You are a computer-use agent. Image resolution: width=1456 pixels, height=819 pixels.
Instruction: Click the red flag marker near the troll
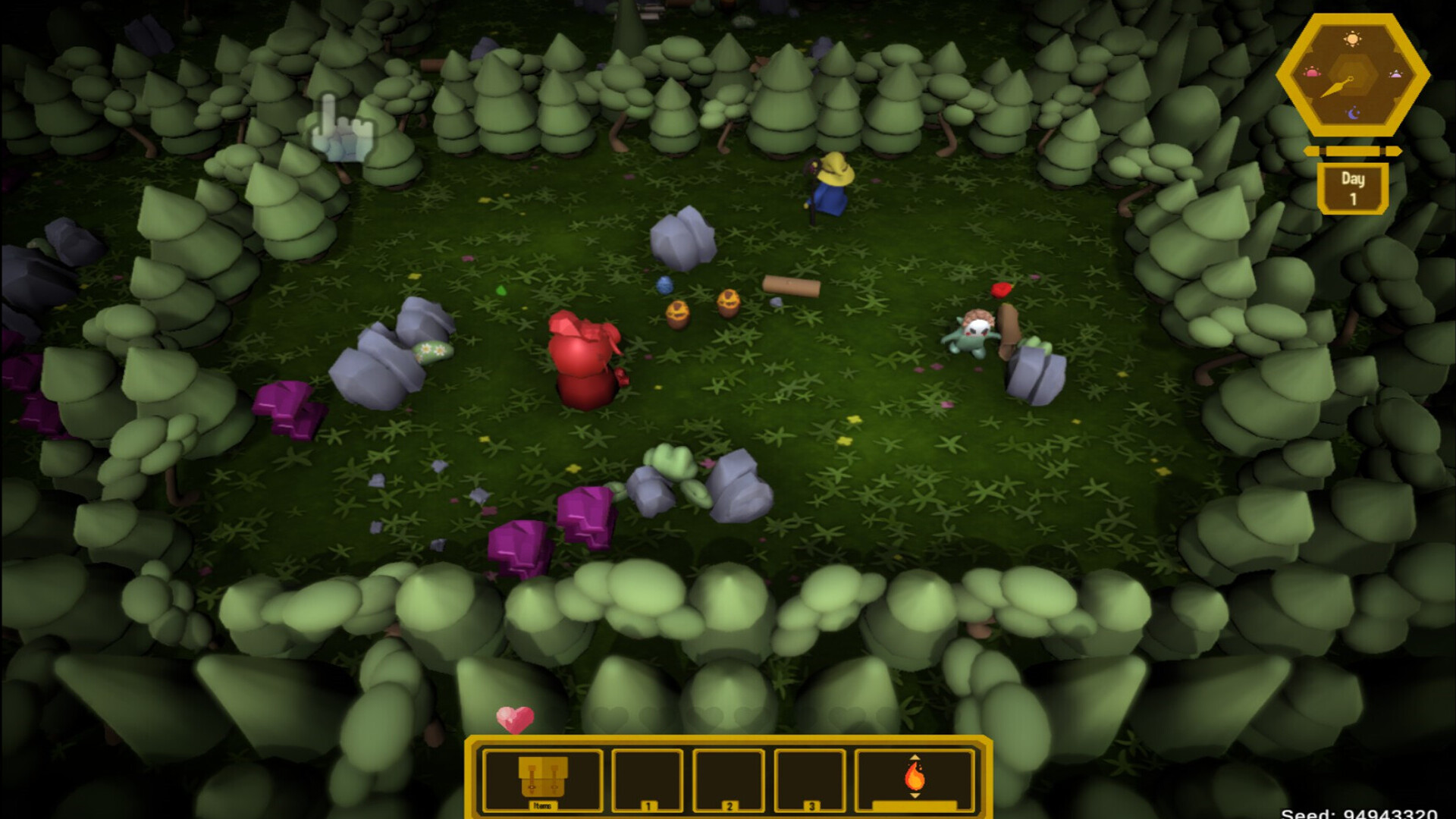(1001, 290)
